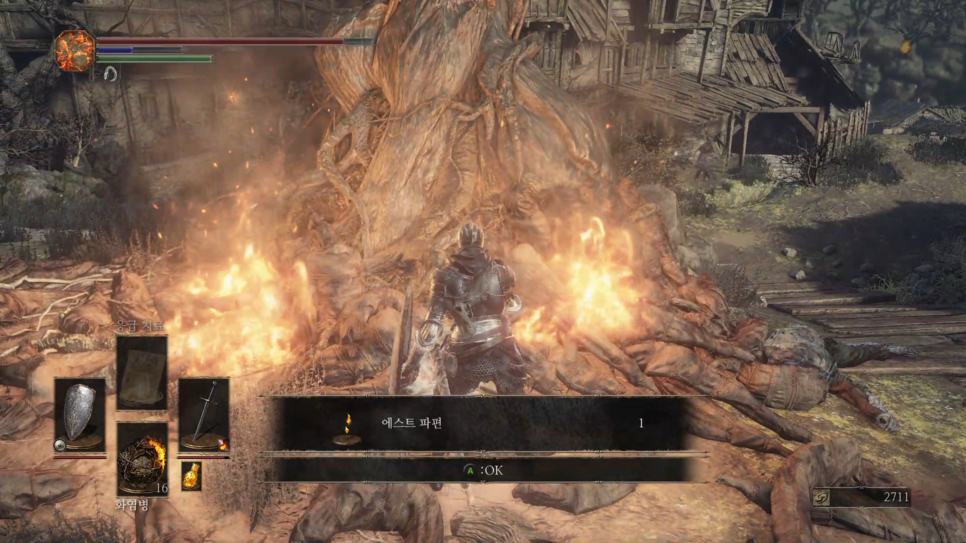The width and height of the screenshot is (966, 543).
Task: Use the 화염병 firebomb item slot
Action: point(142,458)
